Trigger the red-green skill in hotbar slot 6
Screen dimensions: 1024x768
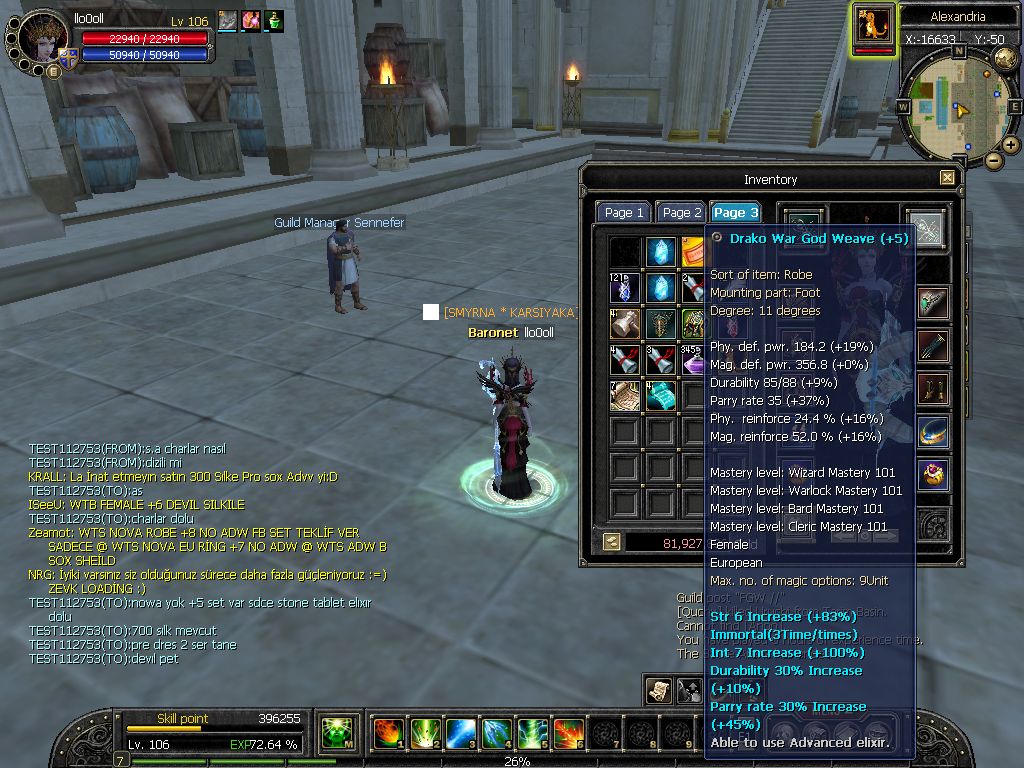[x=568, y=734]
